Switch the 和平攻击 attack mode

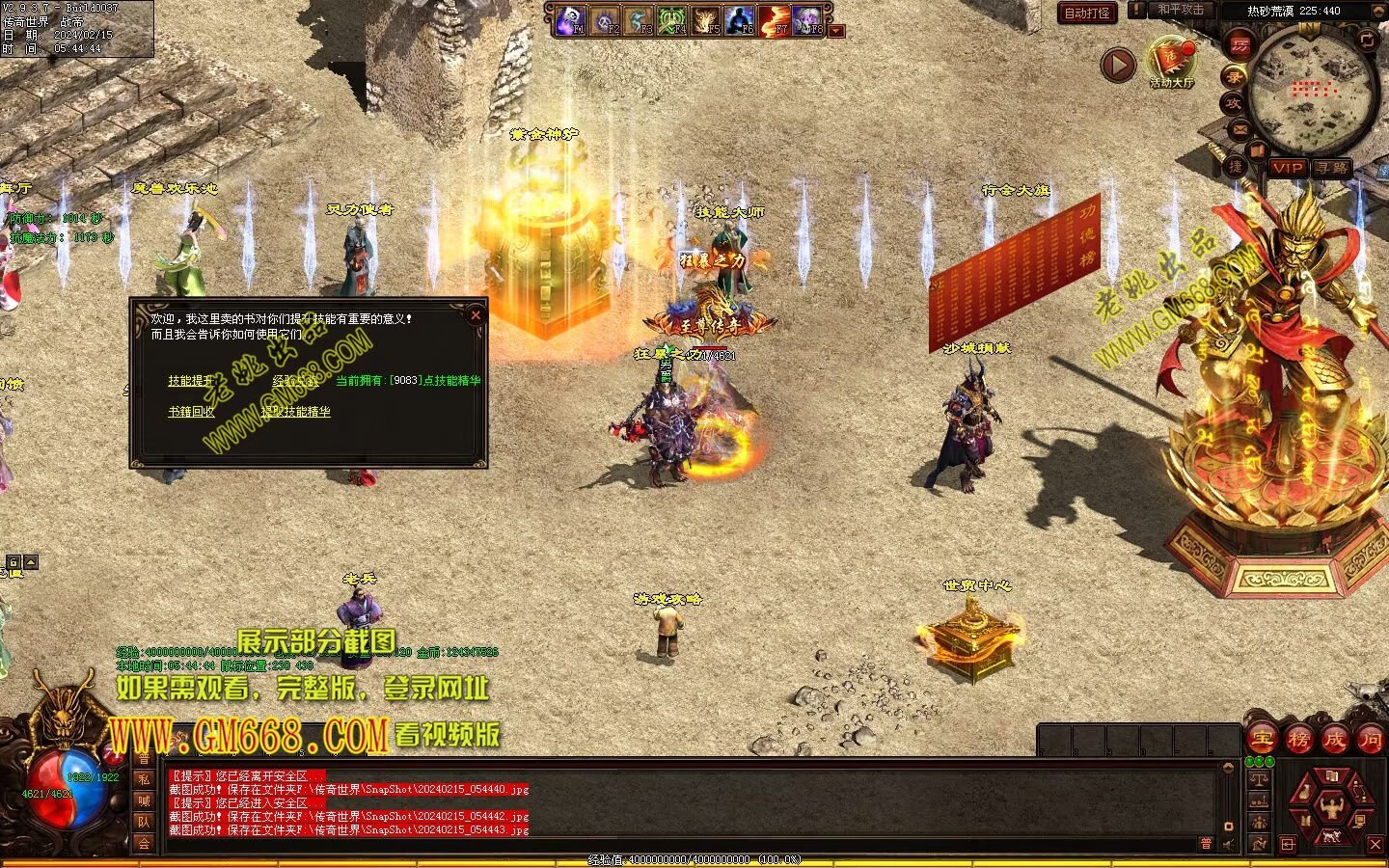(x=1180, y=11)
